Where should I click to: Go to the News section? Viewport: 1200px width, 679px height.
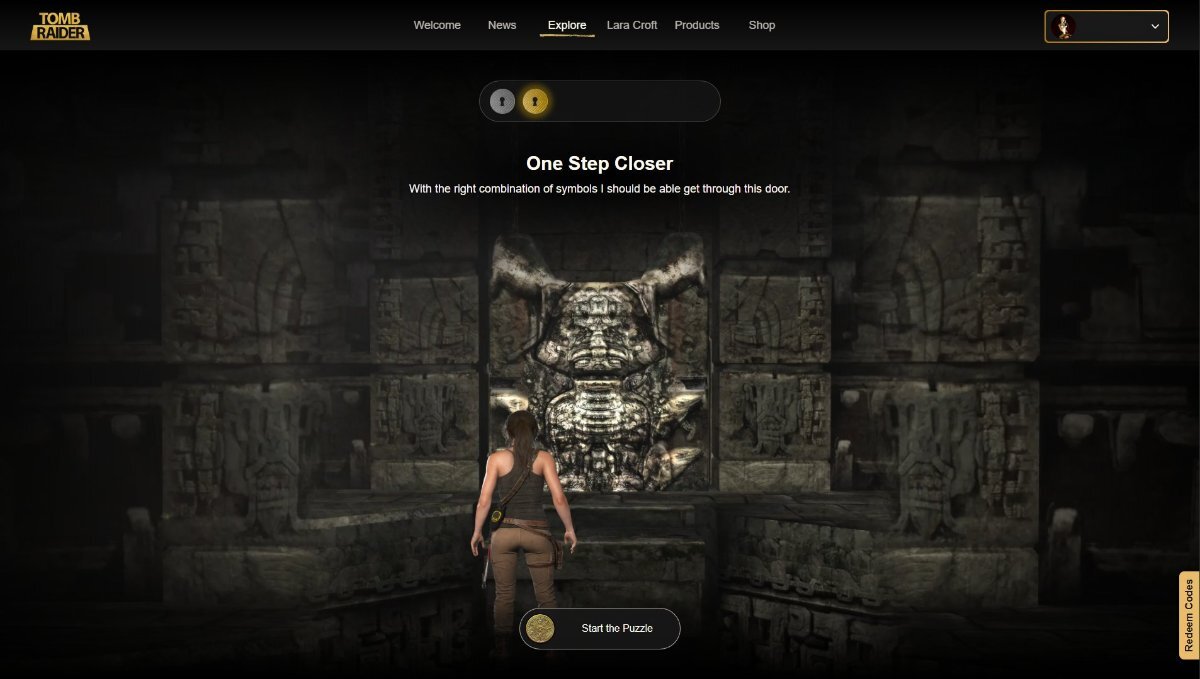coord(502,25)
